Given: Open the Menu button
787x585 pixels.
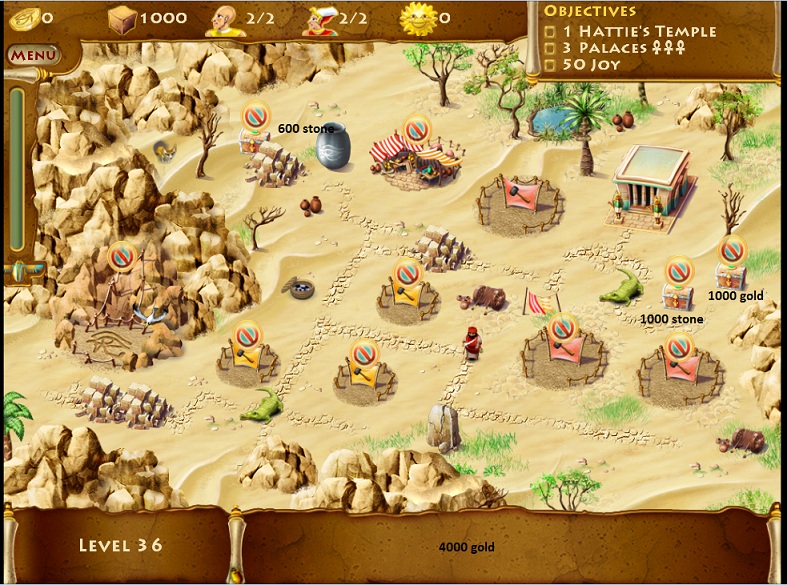Looking at the screenshot, I should tap(33, 54).
